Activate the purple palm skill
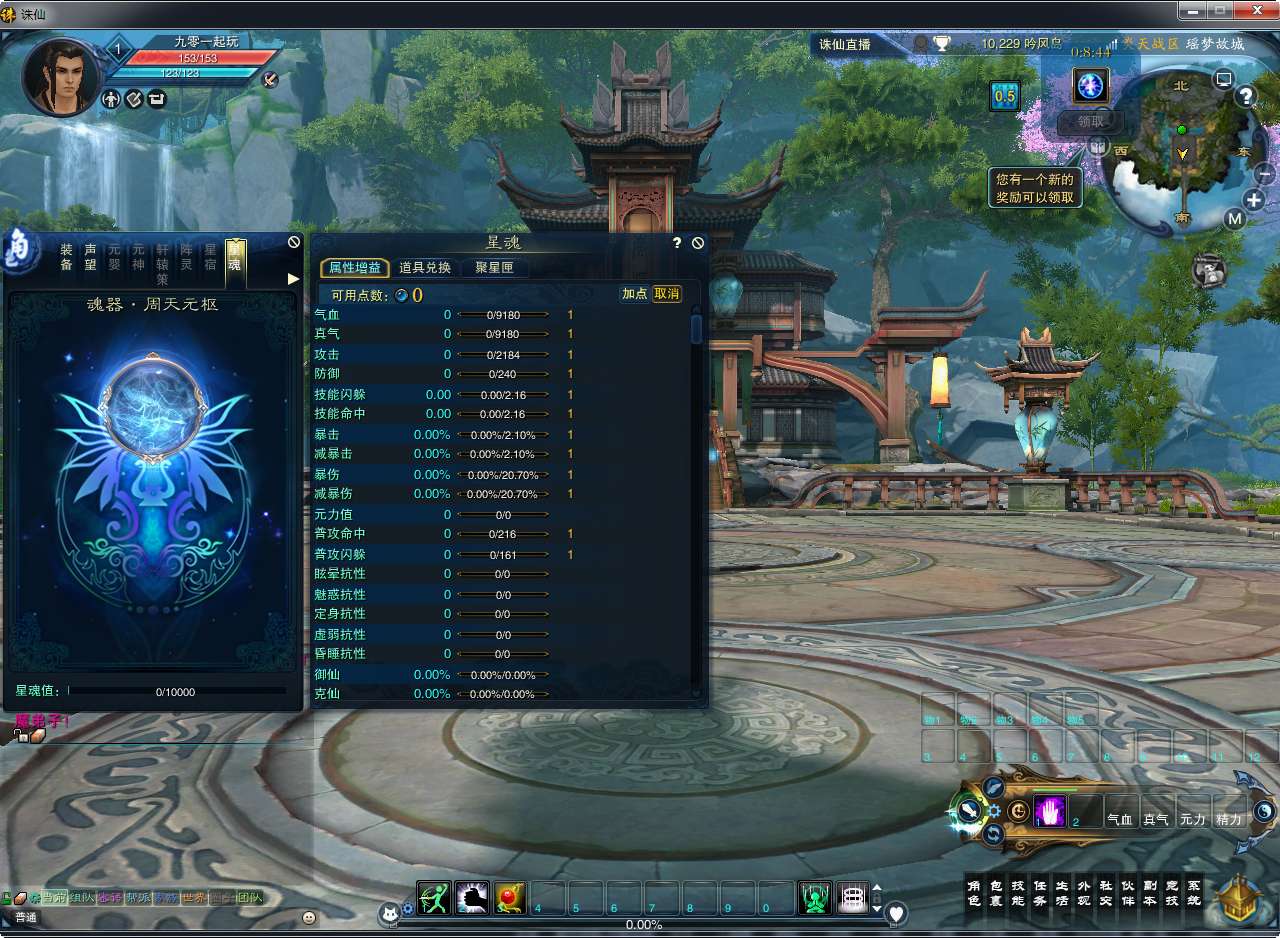The height and width of the screenshot is (938, 1280). 1050,812
